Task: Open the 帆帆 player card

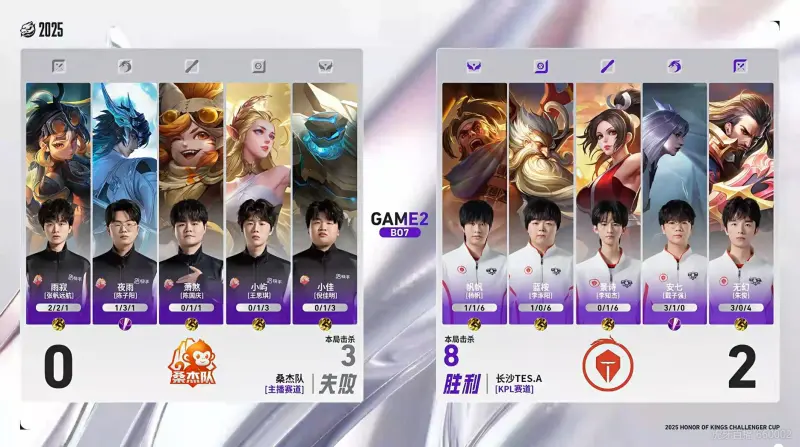Action: point(474,200)
